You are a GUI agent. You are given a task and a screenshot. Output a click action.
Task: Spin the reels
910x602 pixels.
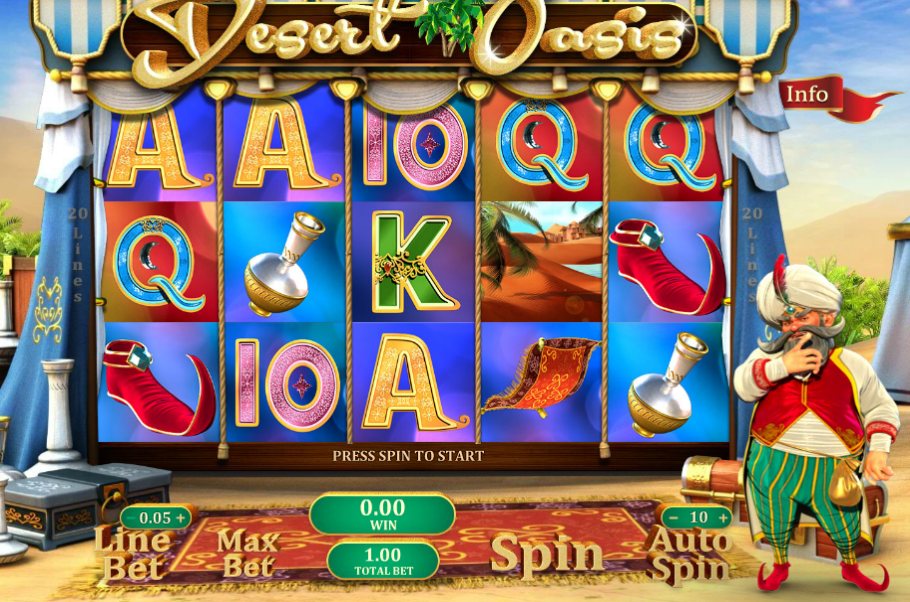point(547,552)
